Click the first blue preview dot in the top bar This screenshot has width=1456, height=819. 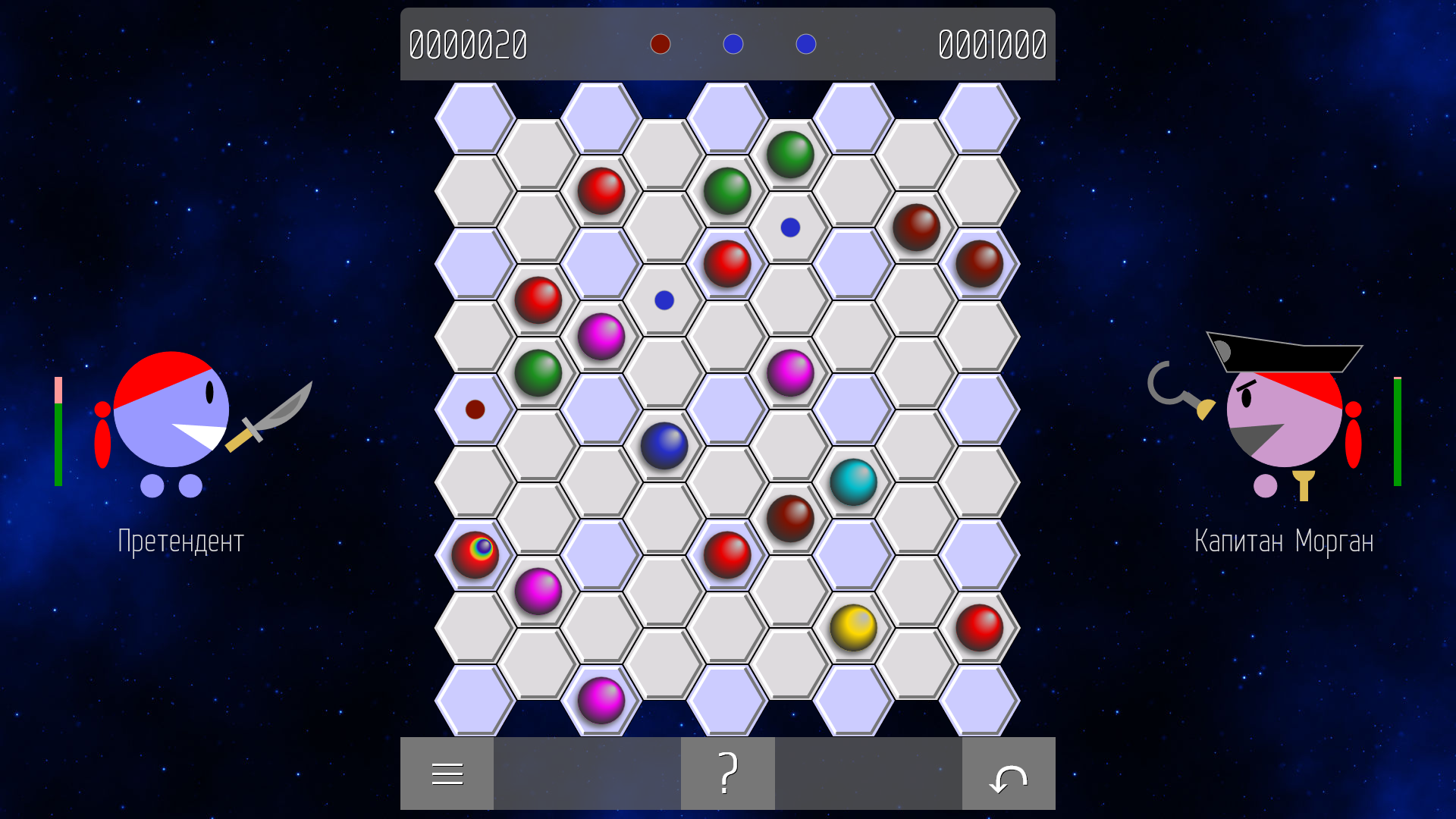[733, 44]
